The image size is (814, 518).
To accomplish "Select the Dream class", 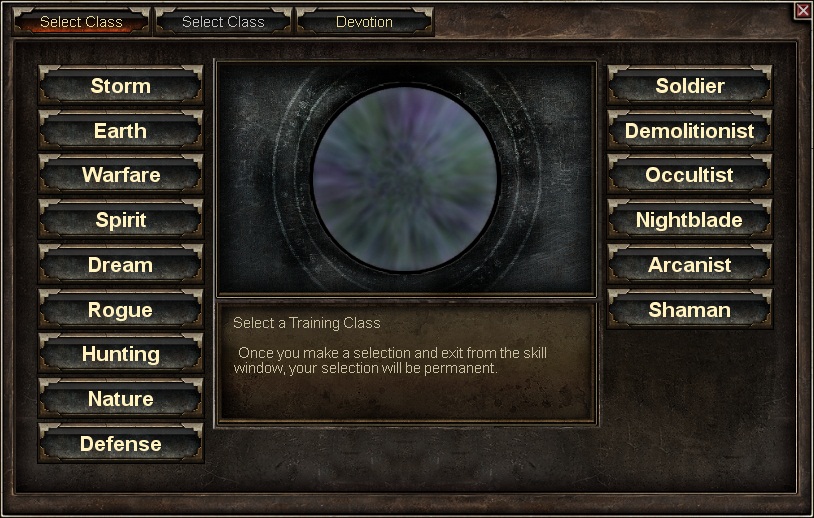I will (120, 265).
